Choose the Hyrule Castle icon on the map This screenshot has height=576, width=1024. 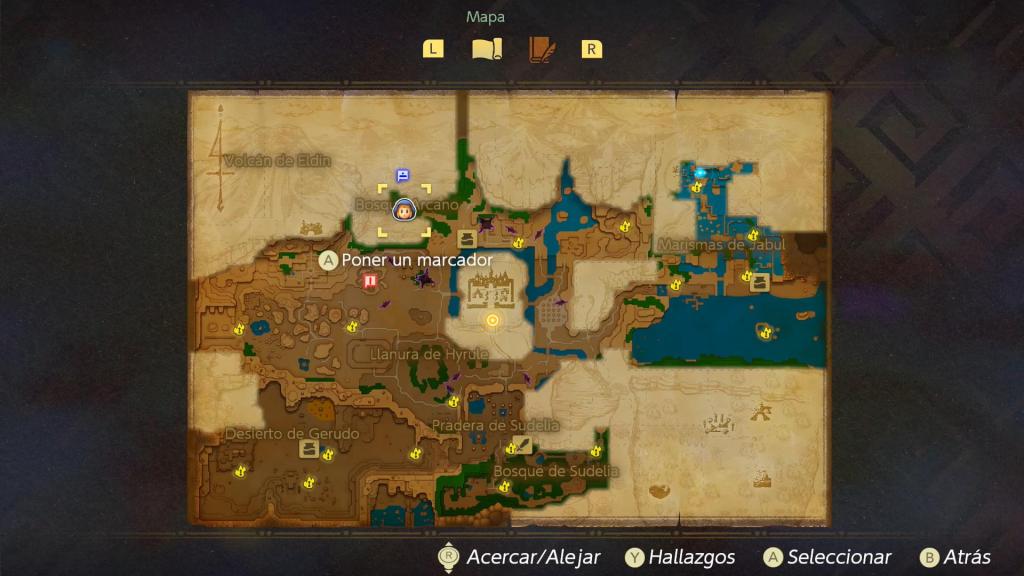[x=490, y=288]
